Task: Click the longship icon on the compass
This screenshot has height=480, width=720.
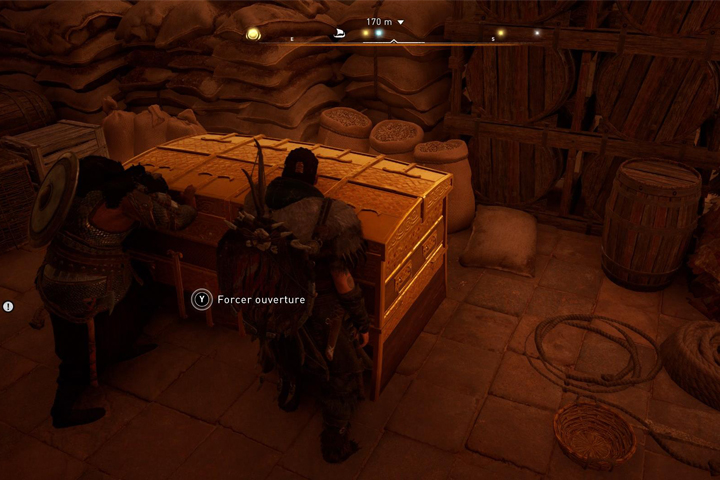Action: (338, 34)
